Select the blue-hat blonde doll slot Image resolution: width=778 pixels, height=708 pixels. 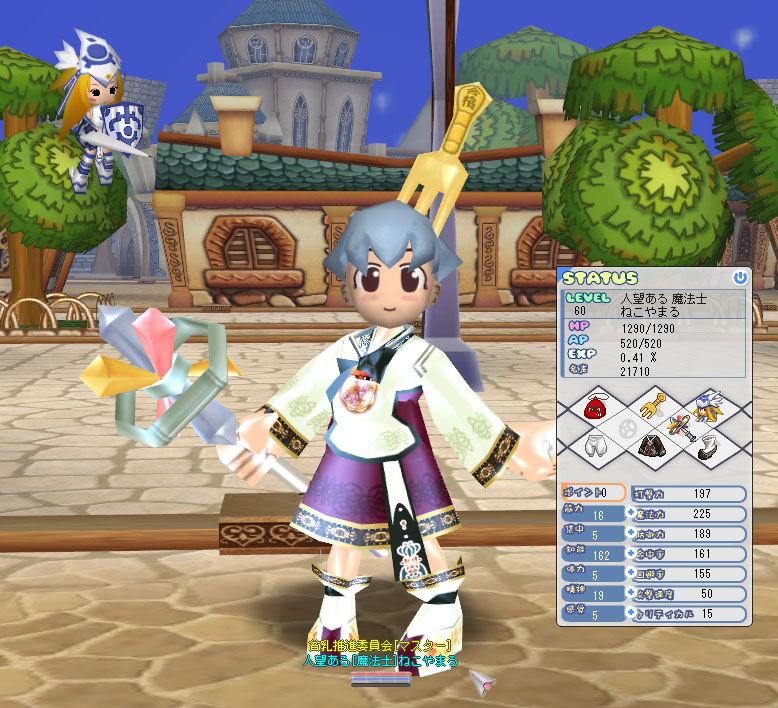click(708, 407)
